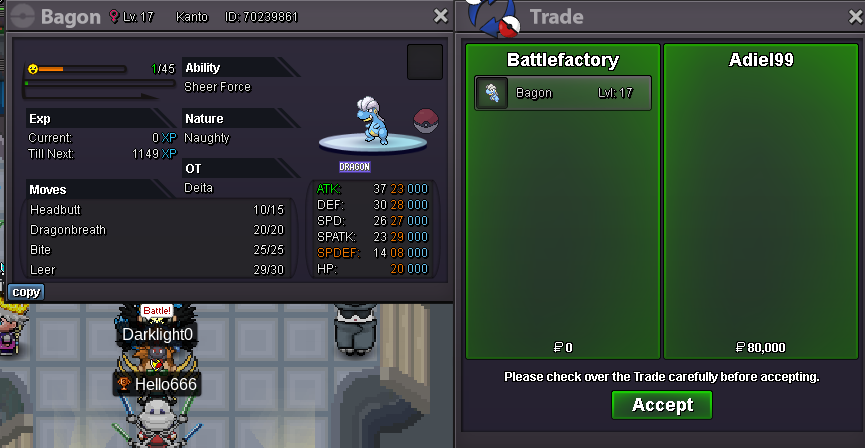The height and width of the screenshot is (448, 865).
Task: Click the Poké Ball icon beside Bagon
Action: [426, 119]
